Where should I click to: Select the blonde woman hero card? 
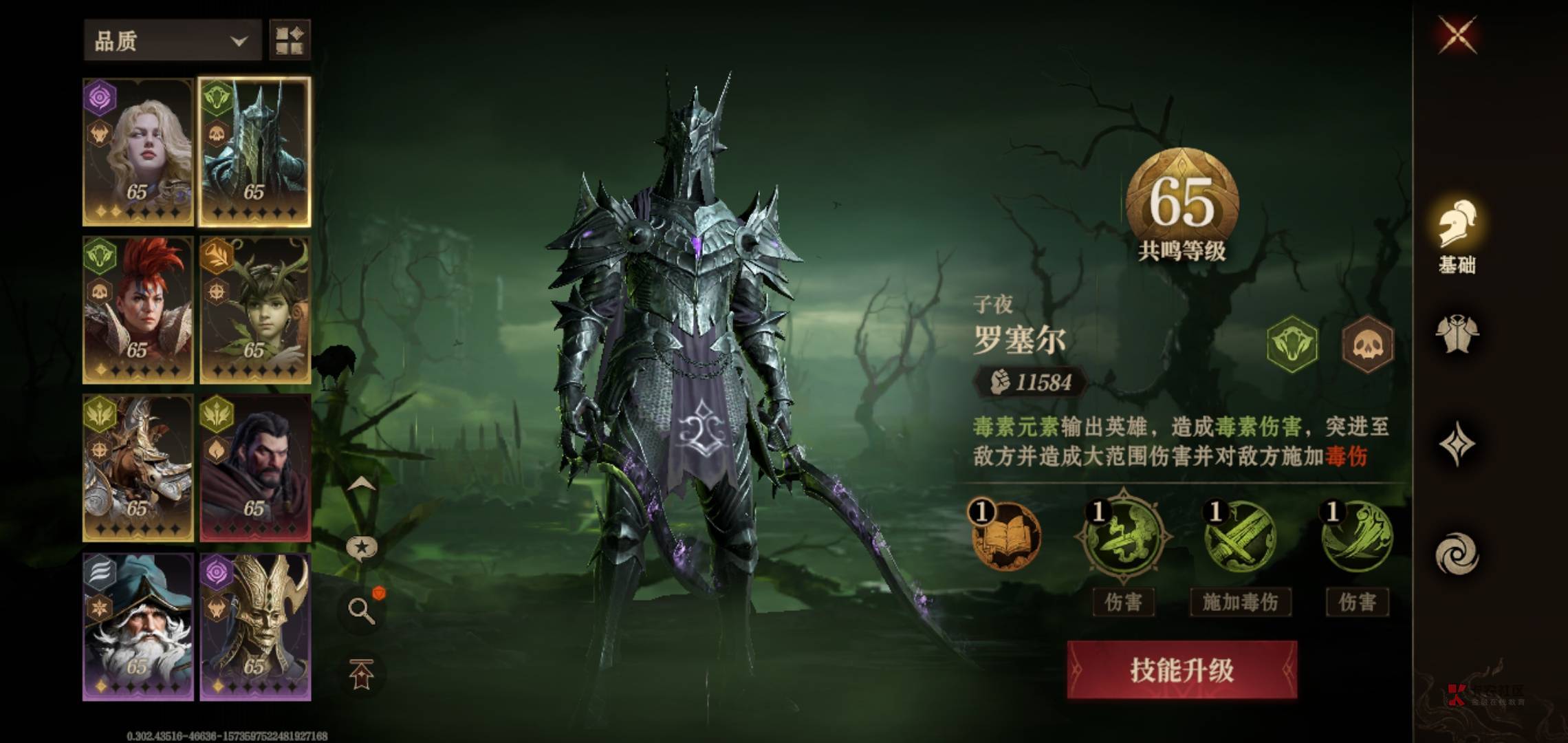(138, 152)
